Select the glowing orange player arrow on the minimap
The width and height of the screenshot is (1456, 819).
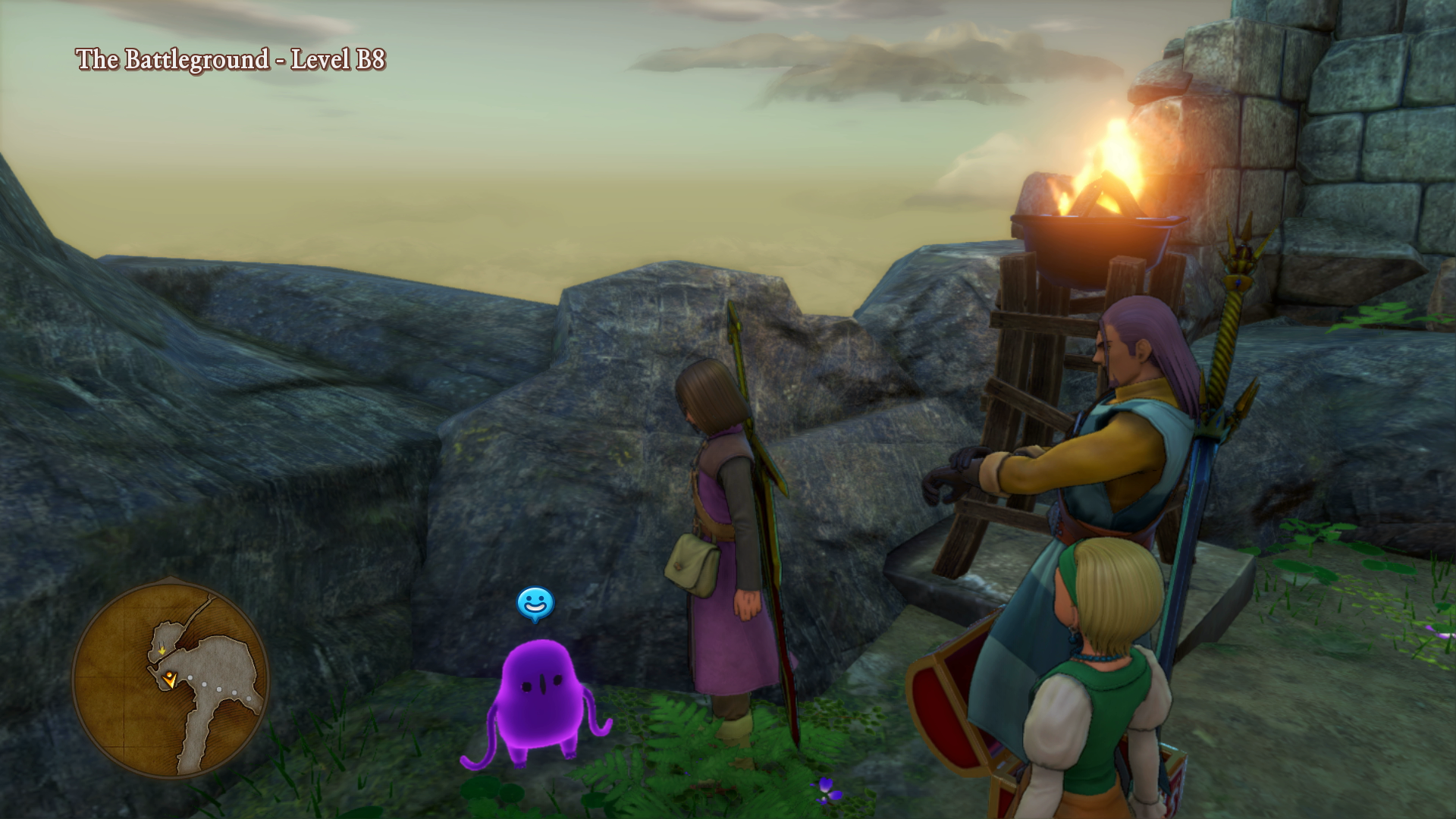pos(170,680)
